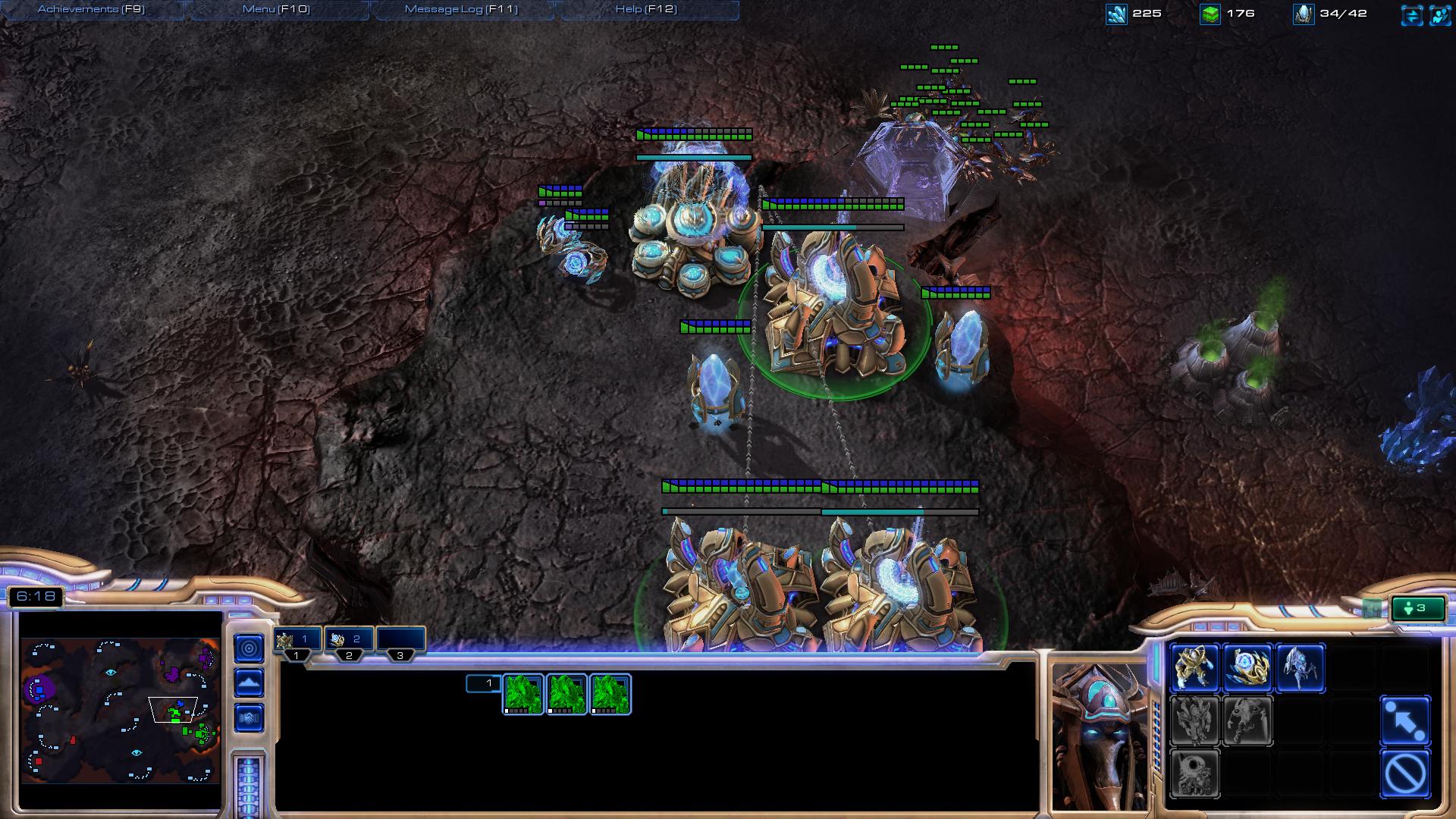Click the Cancel command button
The image size is (1456, 819).
point(1405,773)
